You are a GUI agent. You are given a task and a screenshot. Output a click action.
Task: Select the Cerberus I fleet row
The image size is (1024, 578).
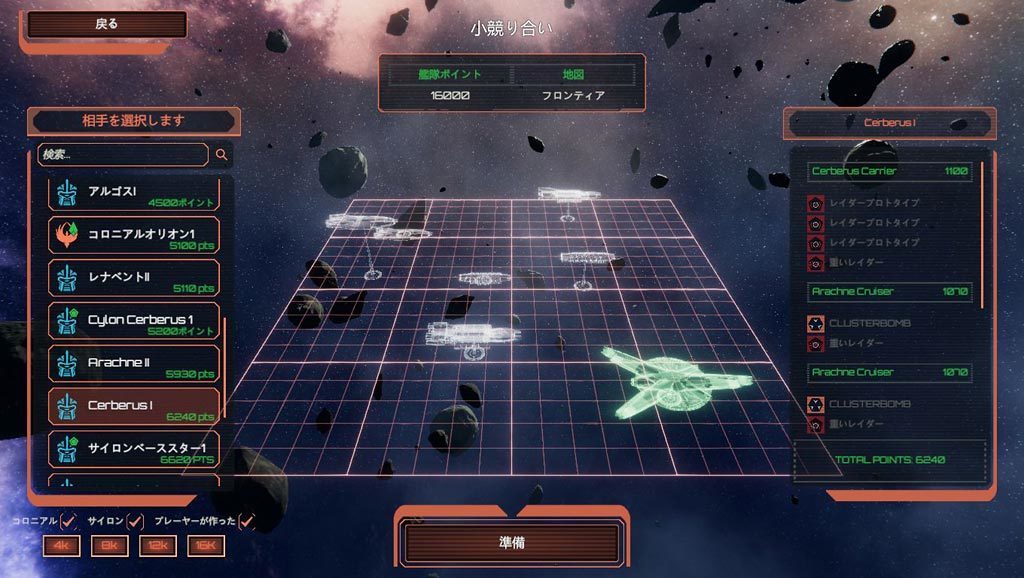point(134,407)
